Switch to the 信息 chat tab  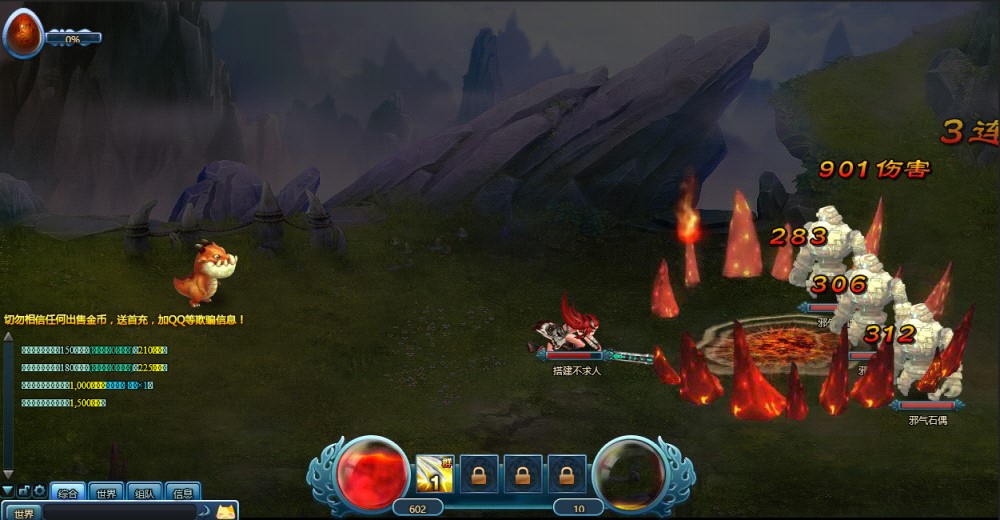click(x=183, y=492)
